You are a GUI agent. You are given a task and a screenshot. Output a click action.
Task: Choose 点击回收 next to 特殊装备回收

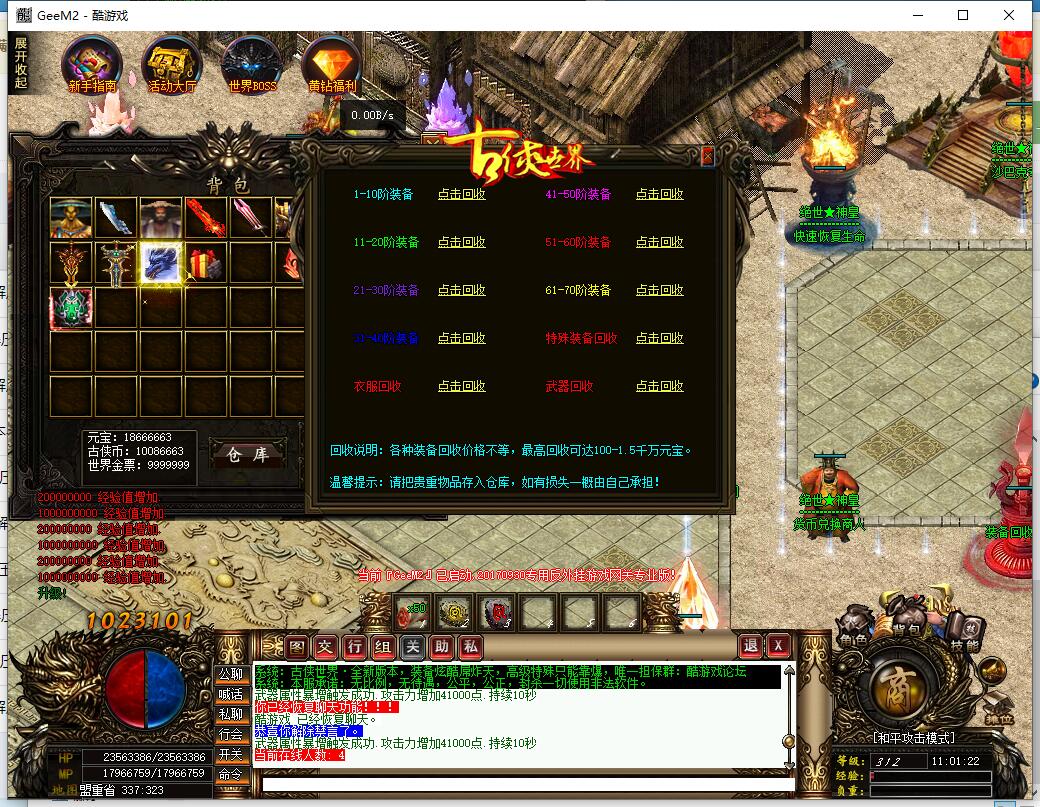[x=660, y=339]
